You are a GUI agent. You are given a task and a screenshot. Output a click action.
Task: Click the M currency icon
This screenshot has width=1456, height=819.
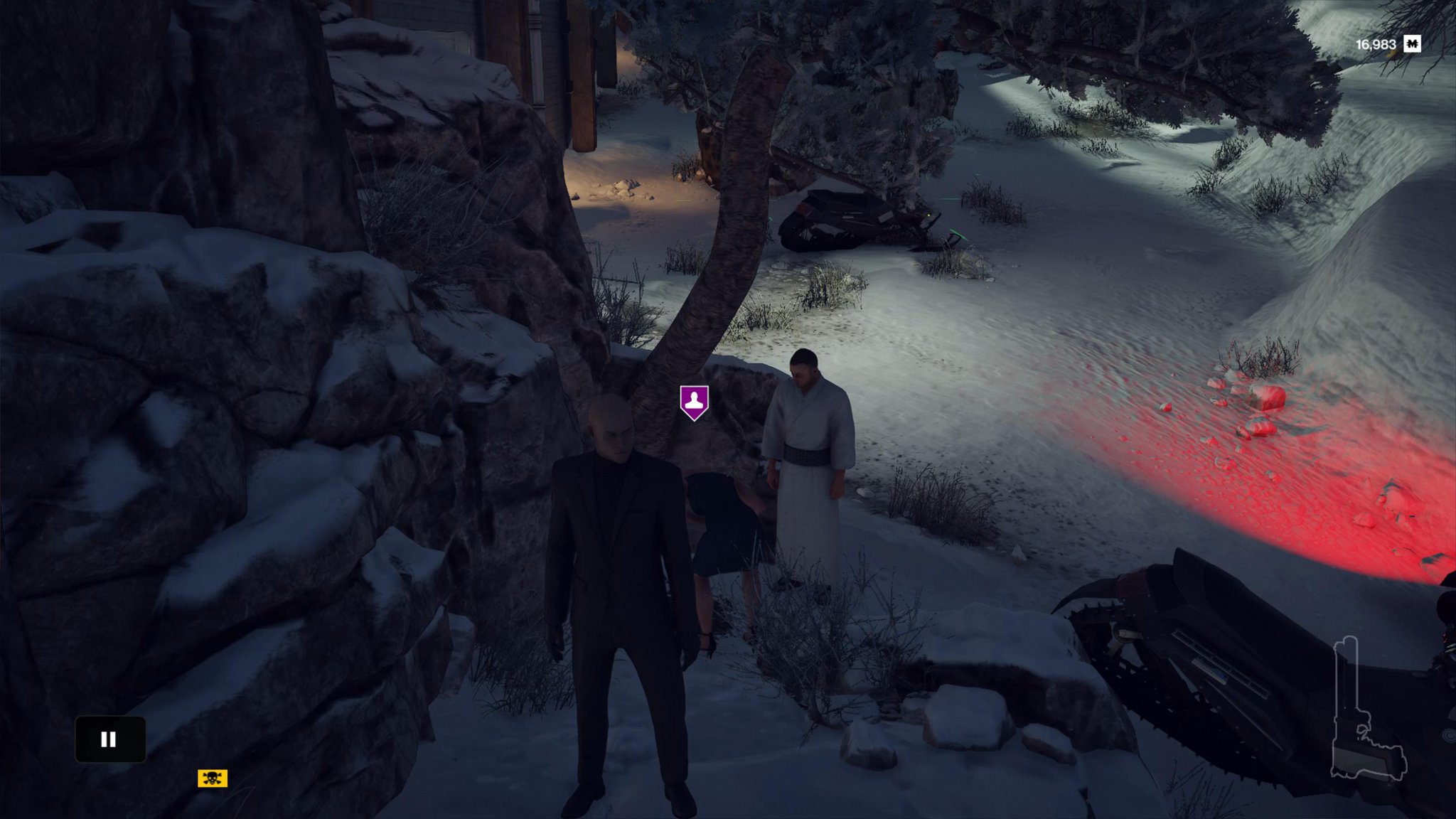tap(1413, 44)
